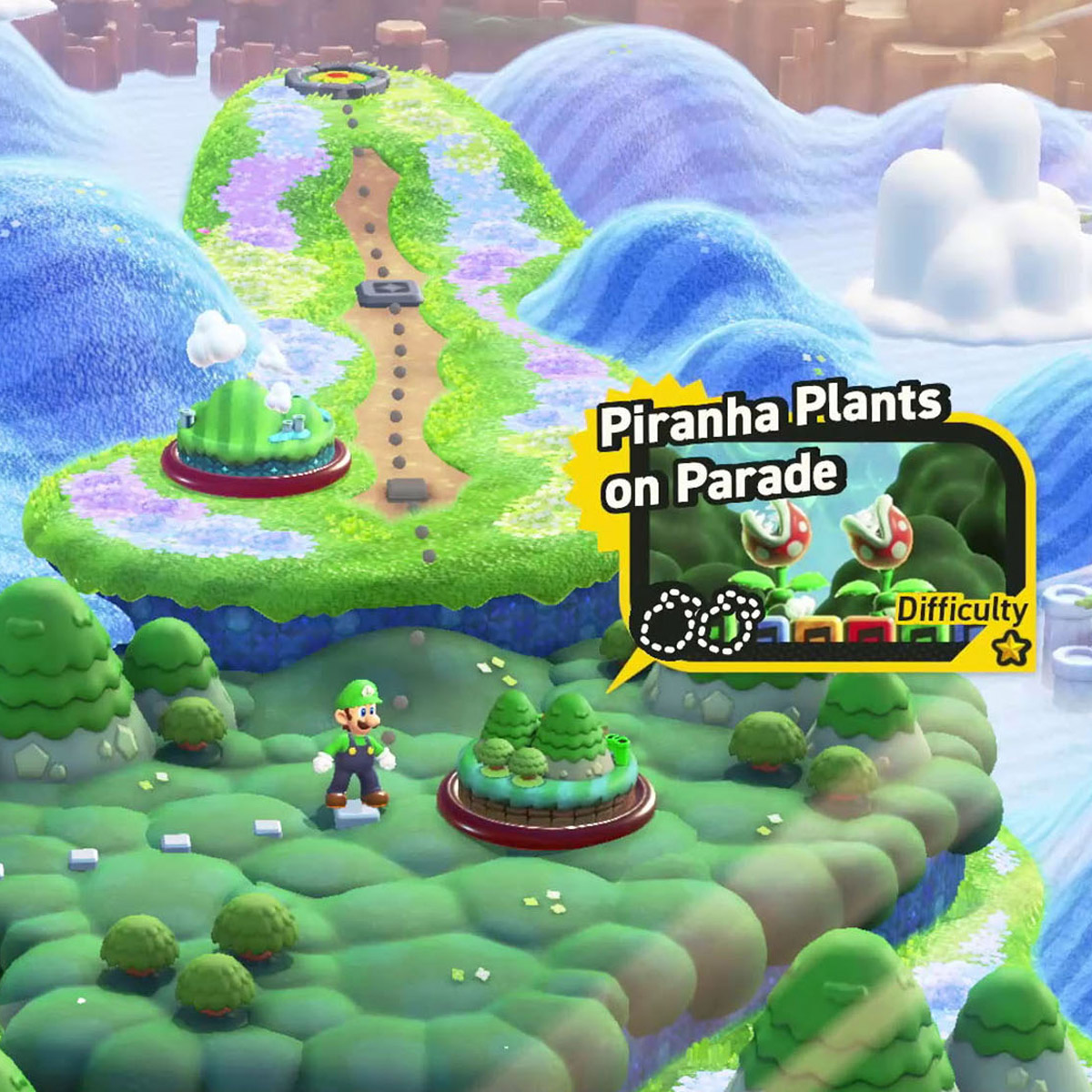Select the rainbow ring node atop the path
The image size is (1092, 1092).
click(x=337, y=78)
